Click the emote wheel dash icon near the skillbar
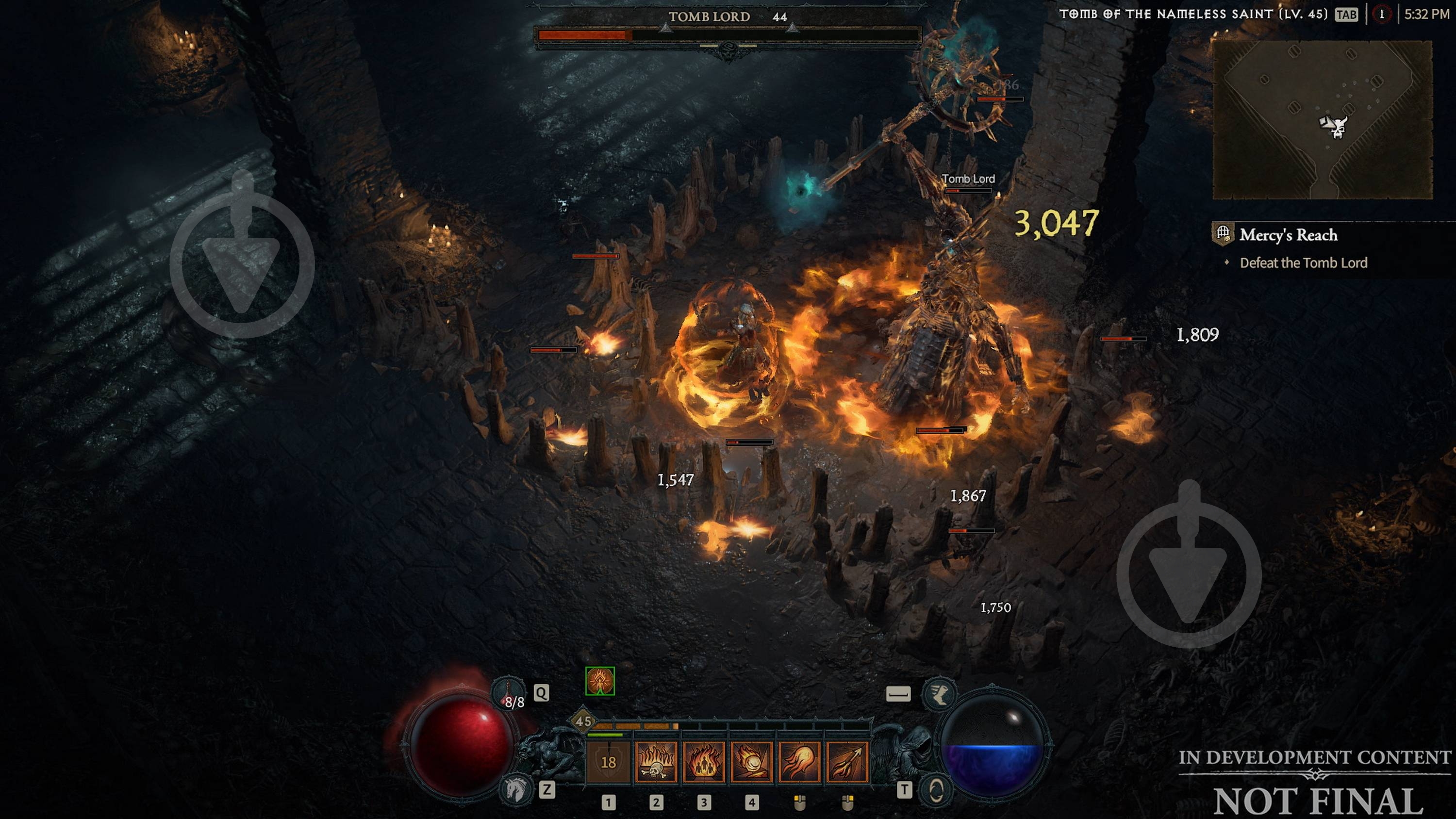Viewport: 1456px width, 819px height. coord(899,695)
